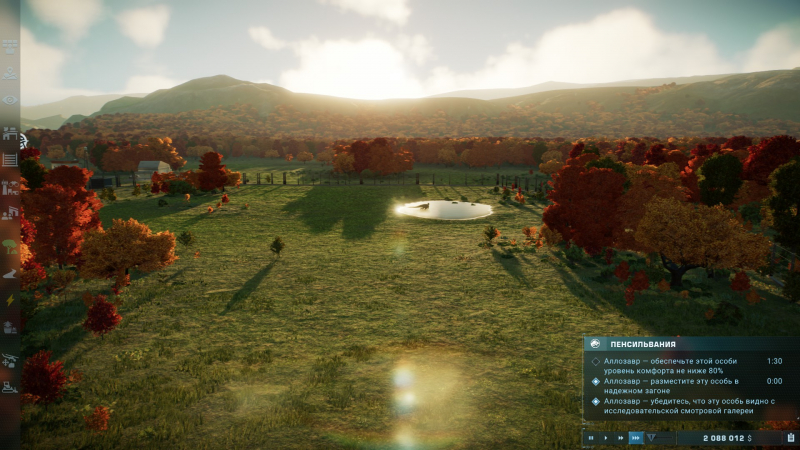Viewport: 800px width, 450px height.
Task: Open the fences sidebar icon
Action: point(10,159)
